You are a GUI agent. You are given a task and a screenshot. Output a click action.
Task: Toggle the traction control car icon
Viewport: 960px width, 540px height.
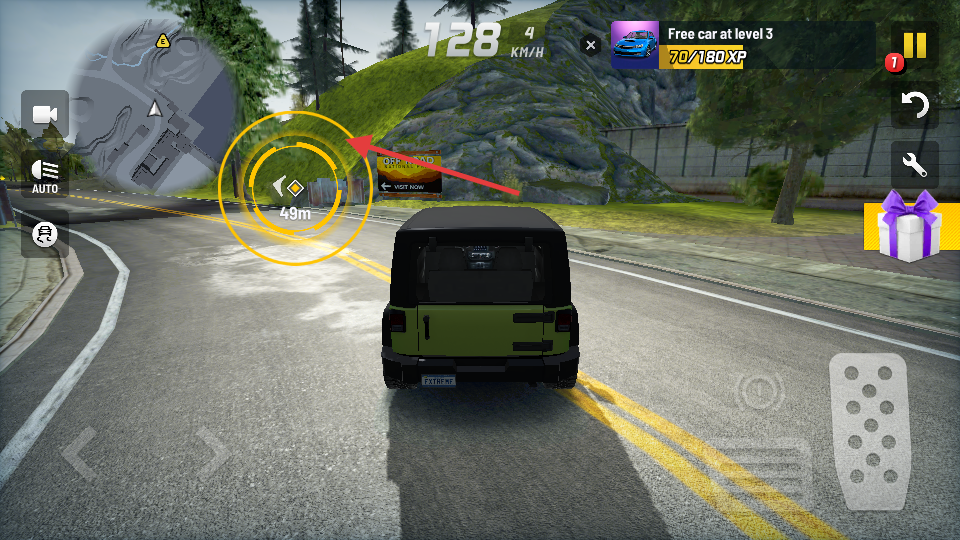(45, 235)
